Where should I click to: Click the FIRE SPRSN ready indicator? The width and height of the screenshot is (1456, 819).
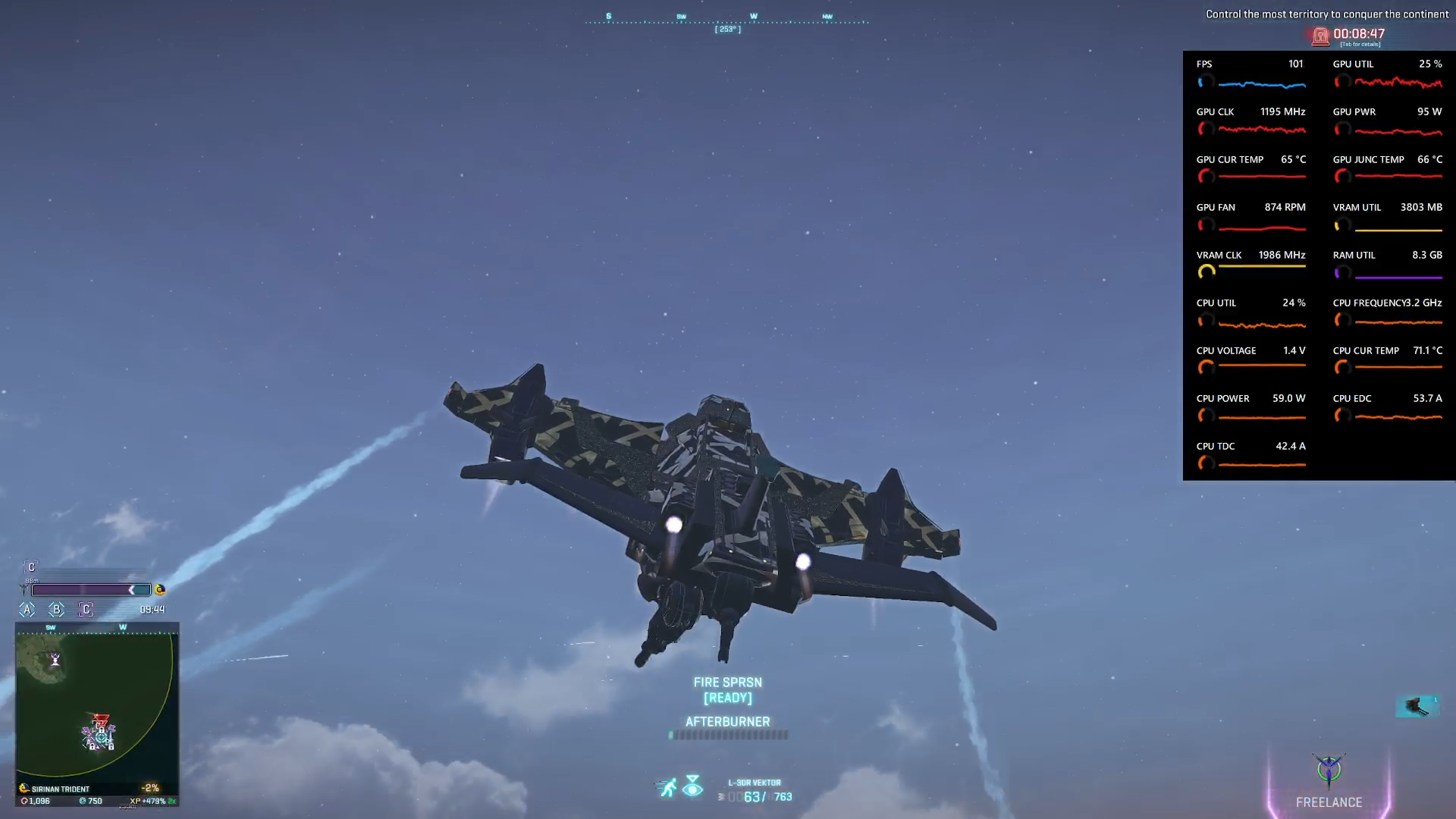726,689
